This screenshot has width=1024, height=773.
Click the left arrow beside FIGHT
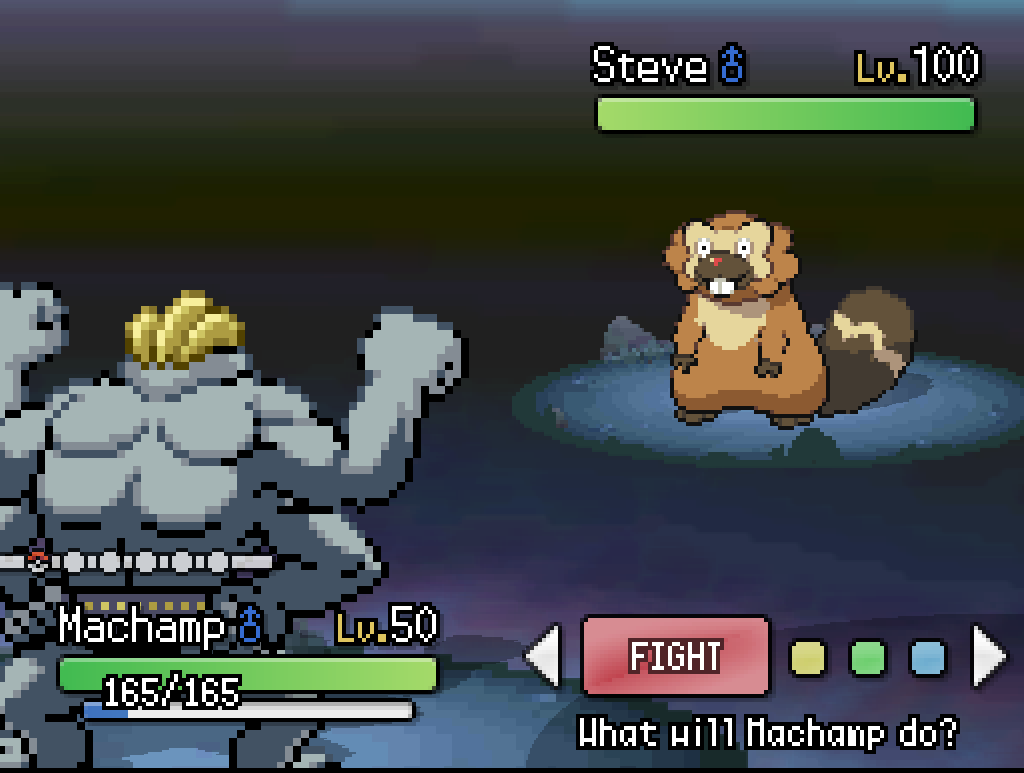[x=544, y=657]
